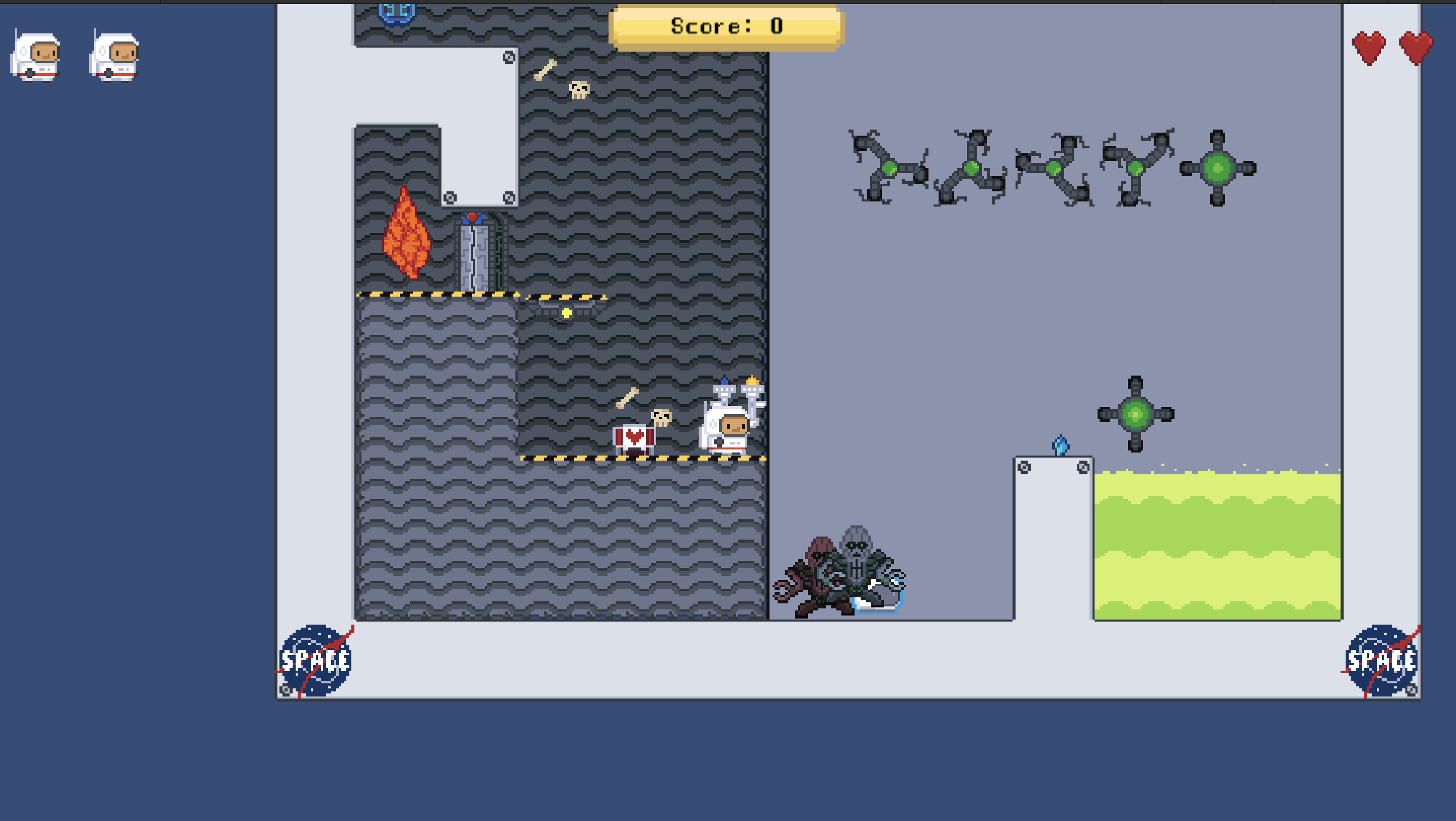Select the leftmost spinning drone in the top row
The image size is (1456, 821).
pos(890,170)
